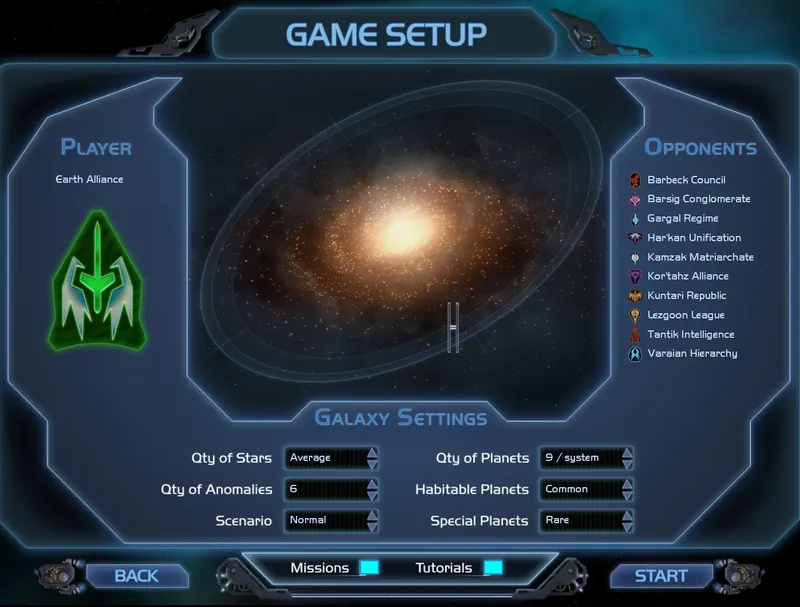Select the Barbeck Council opponent

[686, 180]
